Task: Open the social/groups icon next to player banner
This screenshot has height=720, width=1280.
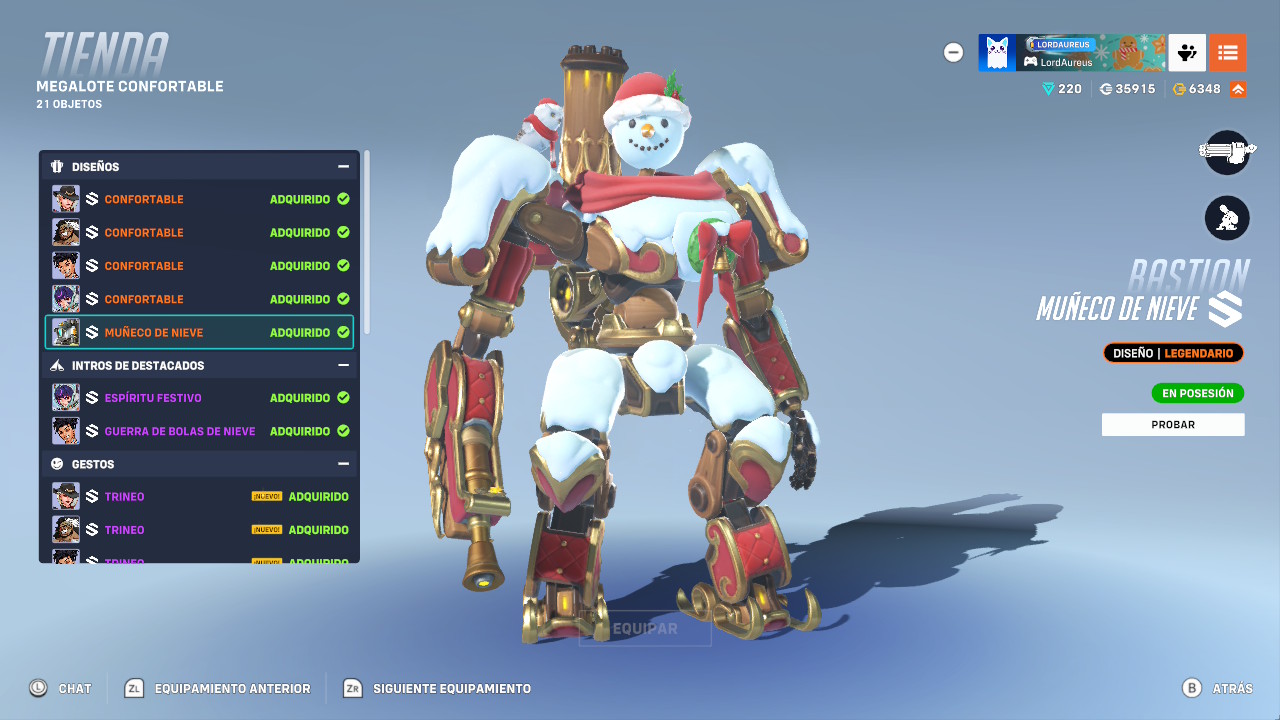Action: [1186, 52]
